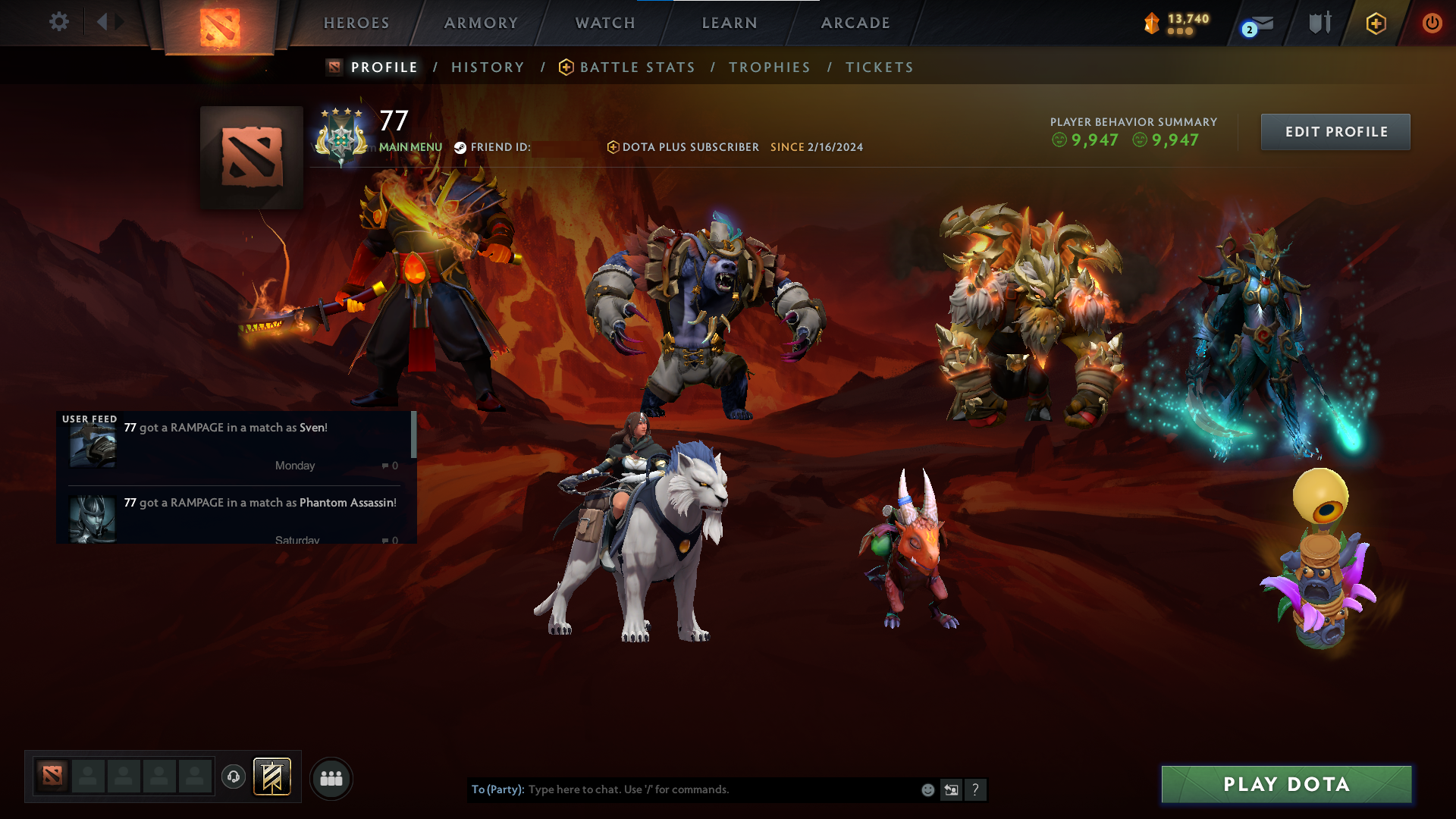Screen dimensions: 1456x819
Task: Open the shards balance gem icon
Action: click(1151, 23)
